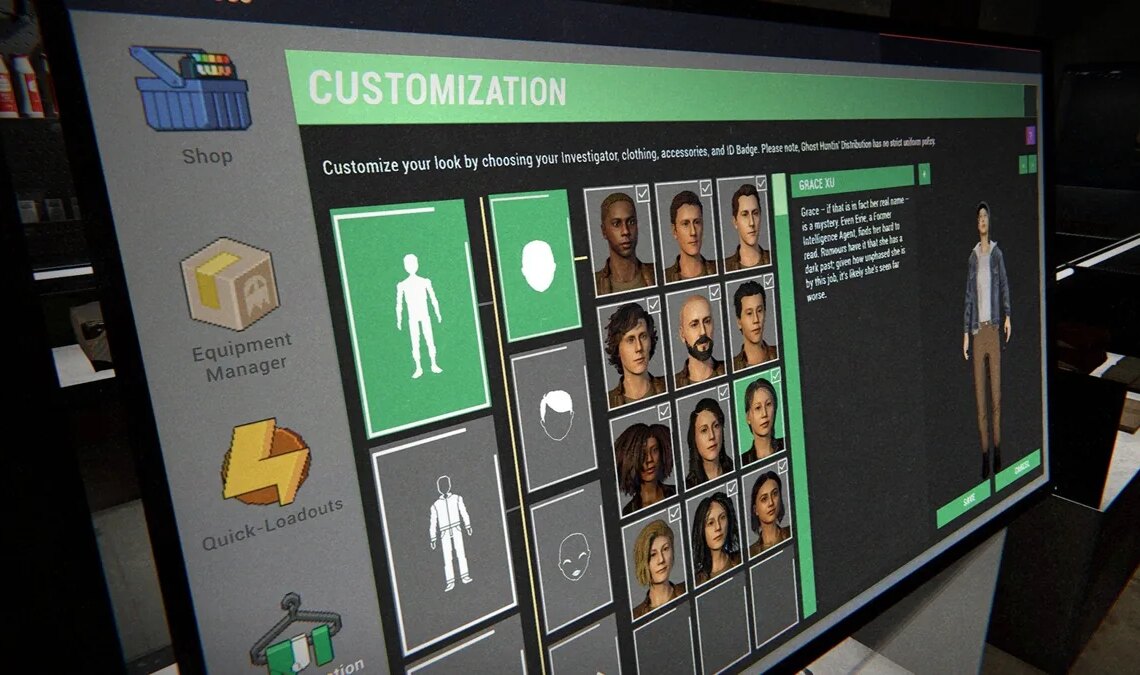Open the Shop basket menu
The width and height of the screenshot is (1140, 675).
(x=190, y=89)
